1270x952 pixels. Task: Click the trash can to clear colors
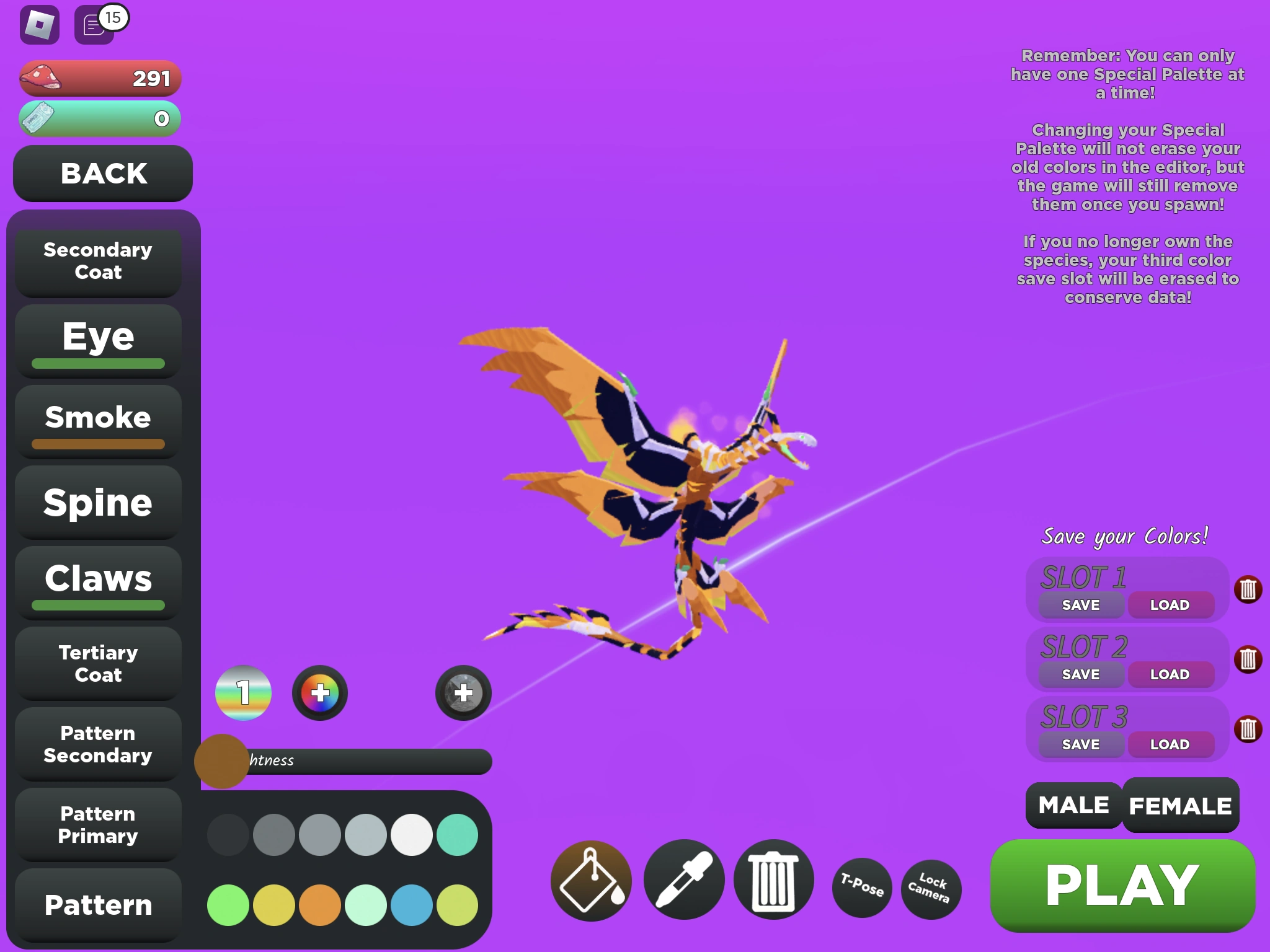click(x=771, y=880)
